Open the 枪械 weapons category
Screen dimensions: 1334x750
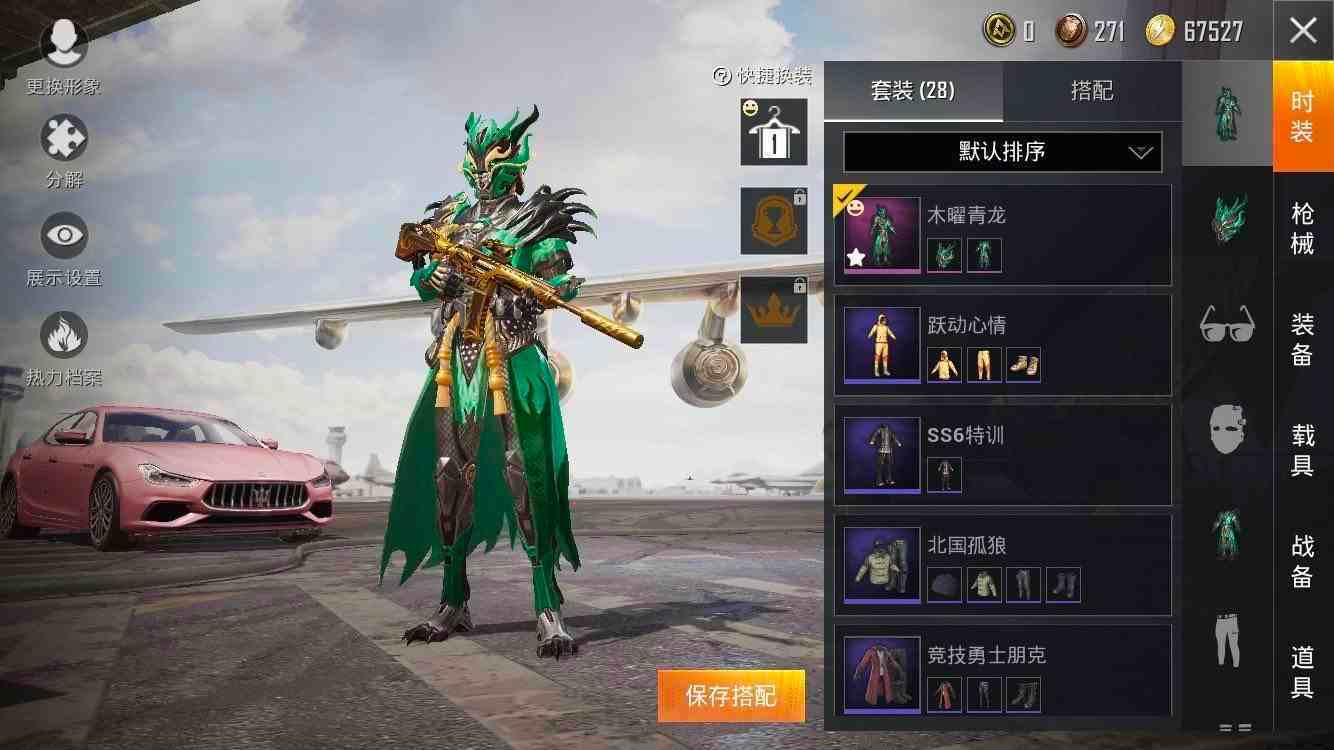coord(1302,228)
